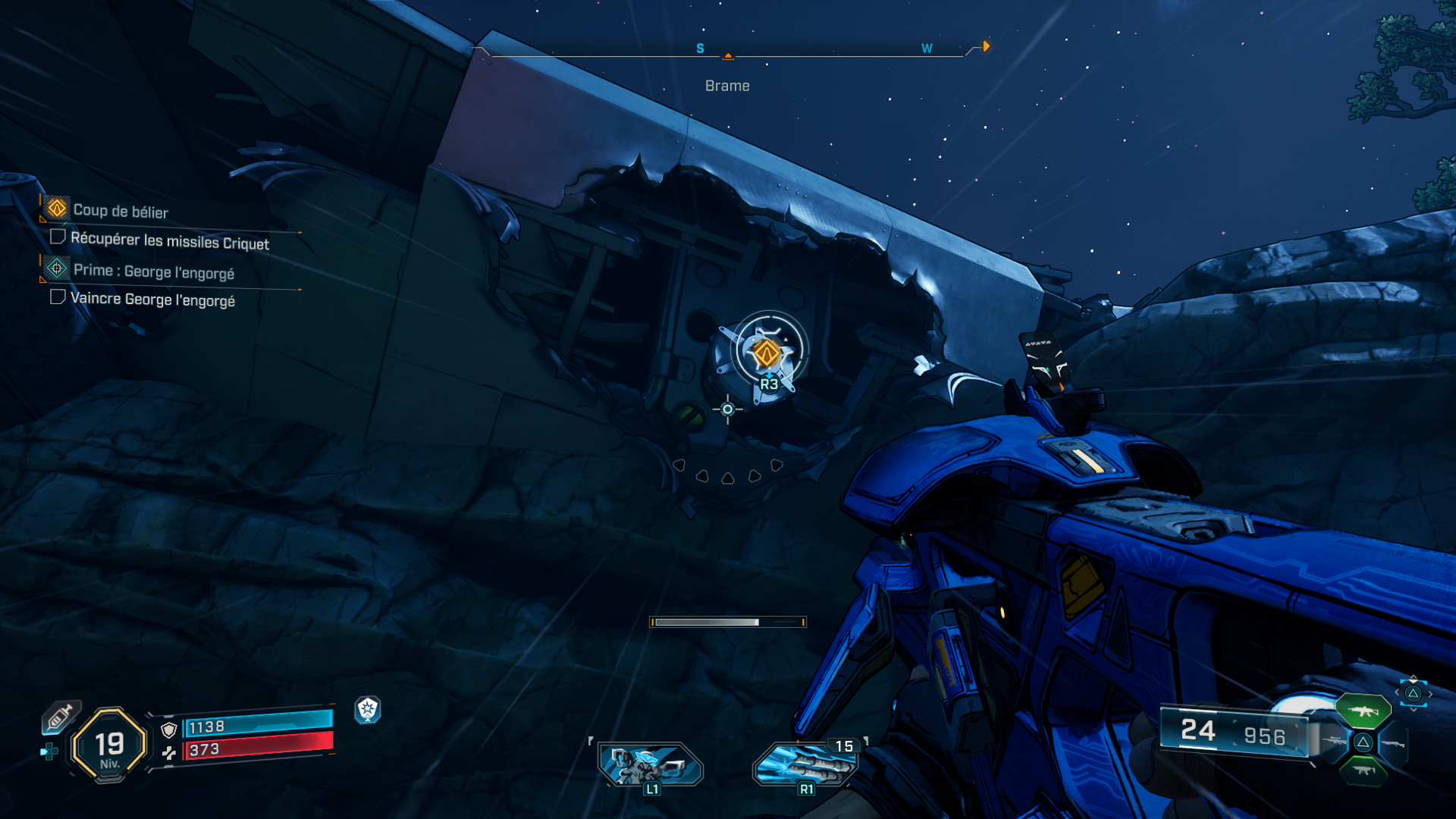Click the orange off-screen objective compass arrow
Screen dimensions: 1456x819
point(986,46)
